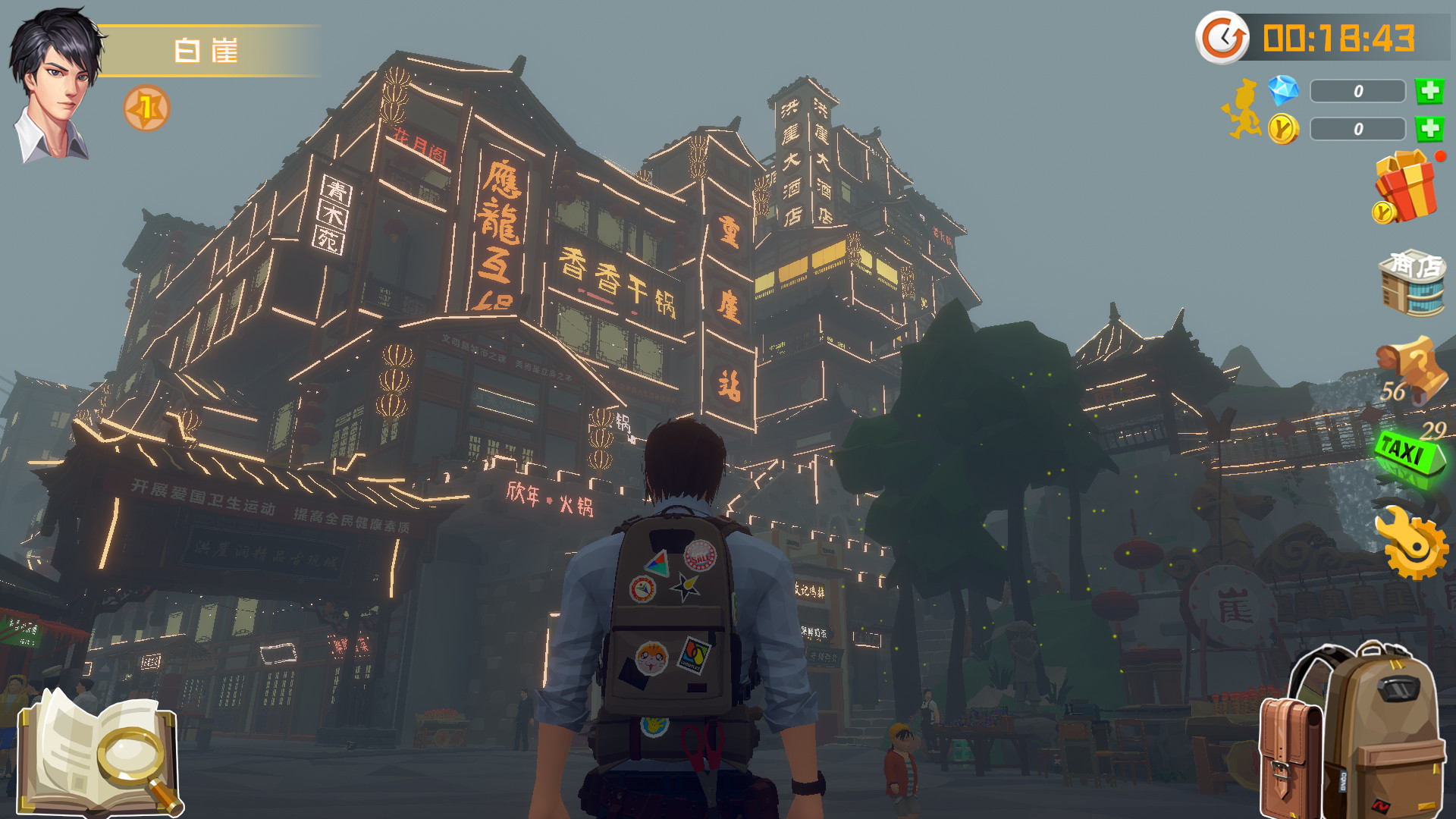Screen dimensions: 1456x819
Task: Add more blue diamonds with the plus button
Action: point(1429,91)
